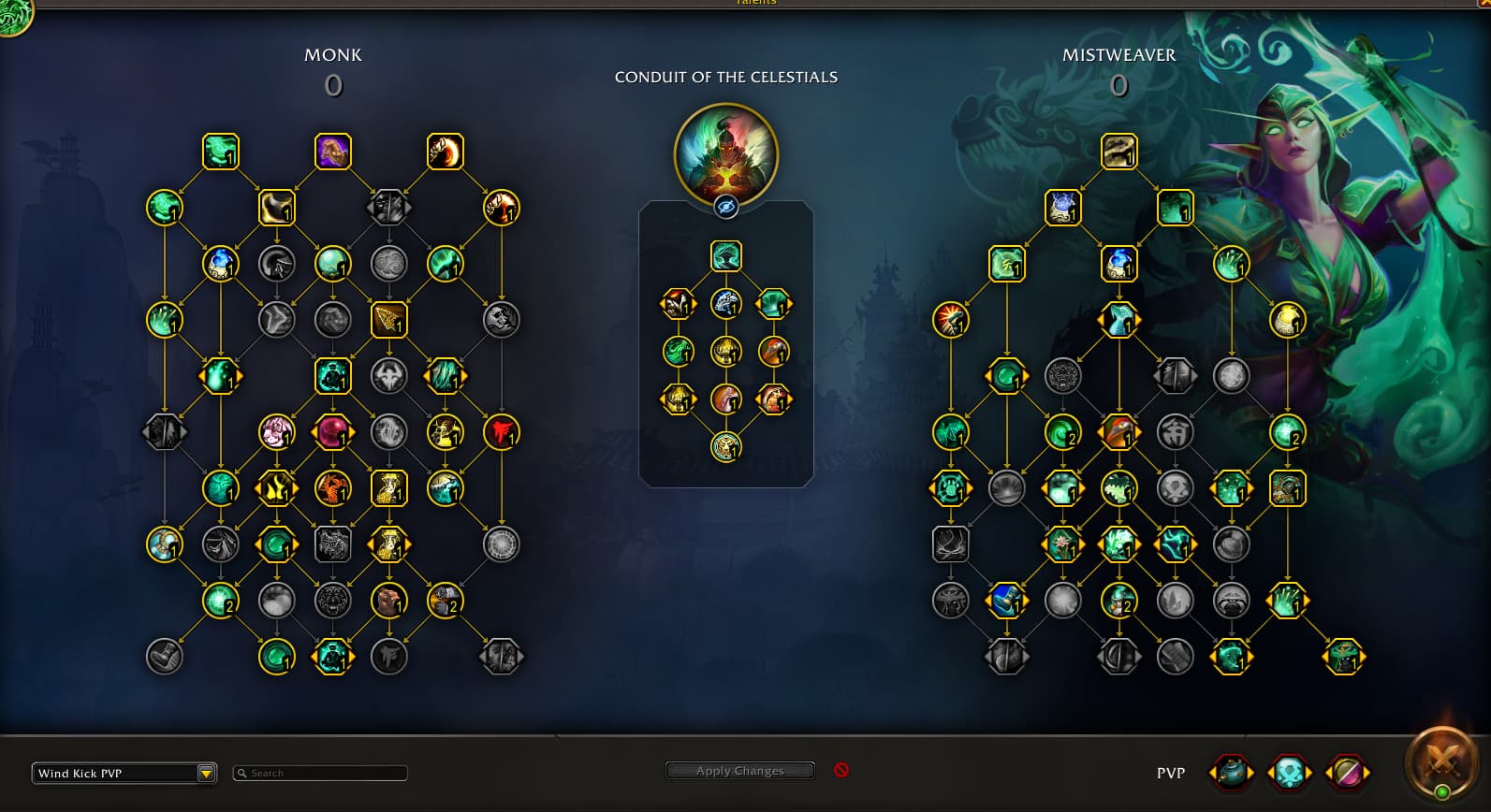Toggle War Mode crossed swords button

[1442, 762]
